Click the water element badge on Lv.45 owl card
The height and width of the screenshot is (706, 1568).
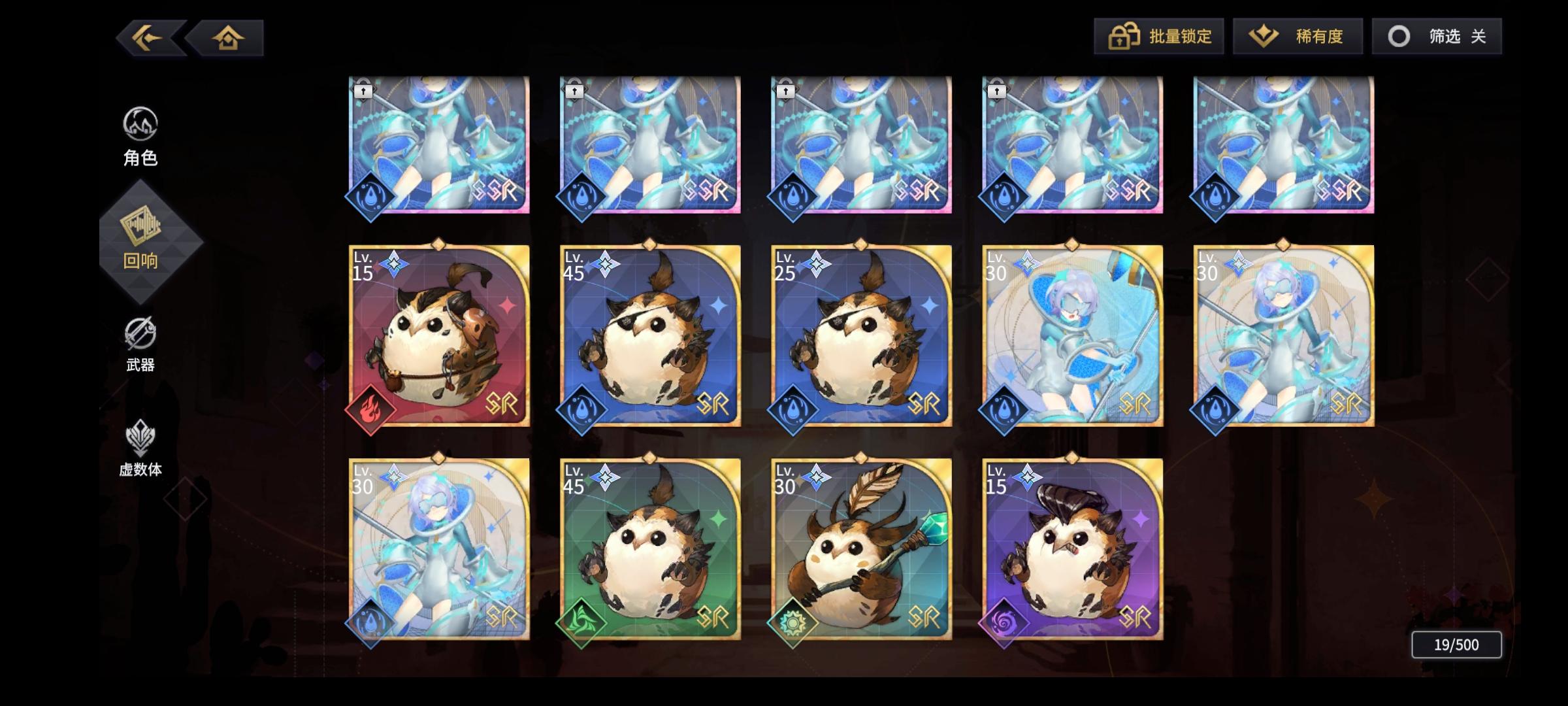[581, 409]
